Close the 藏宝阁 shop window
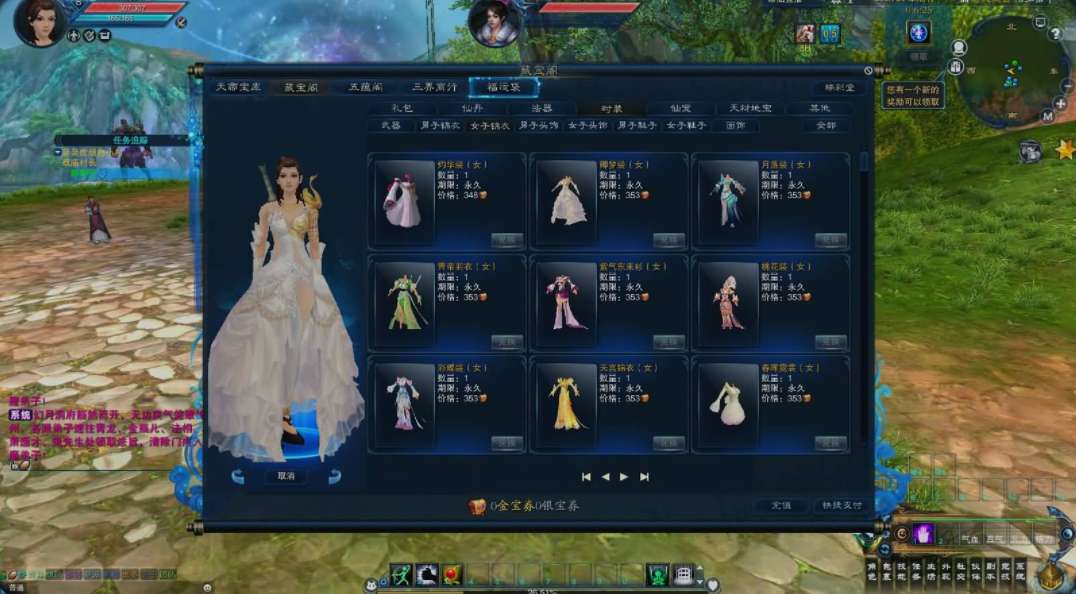The height and width of the screenshot is (594, 1076). (868, 71)
